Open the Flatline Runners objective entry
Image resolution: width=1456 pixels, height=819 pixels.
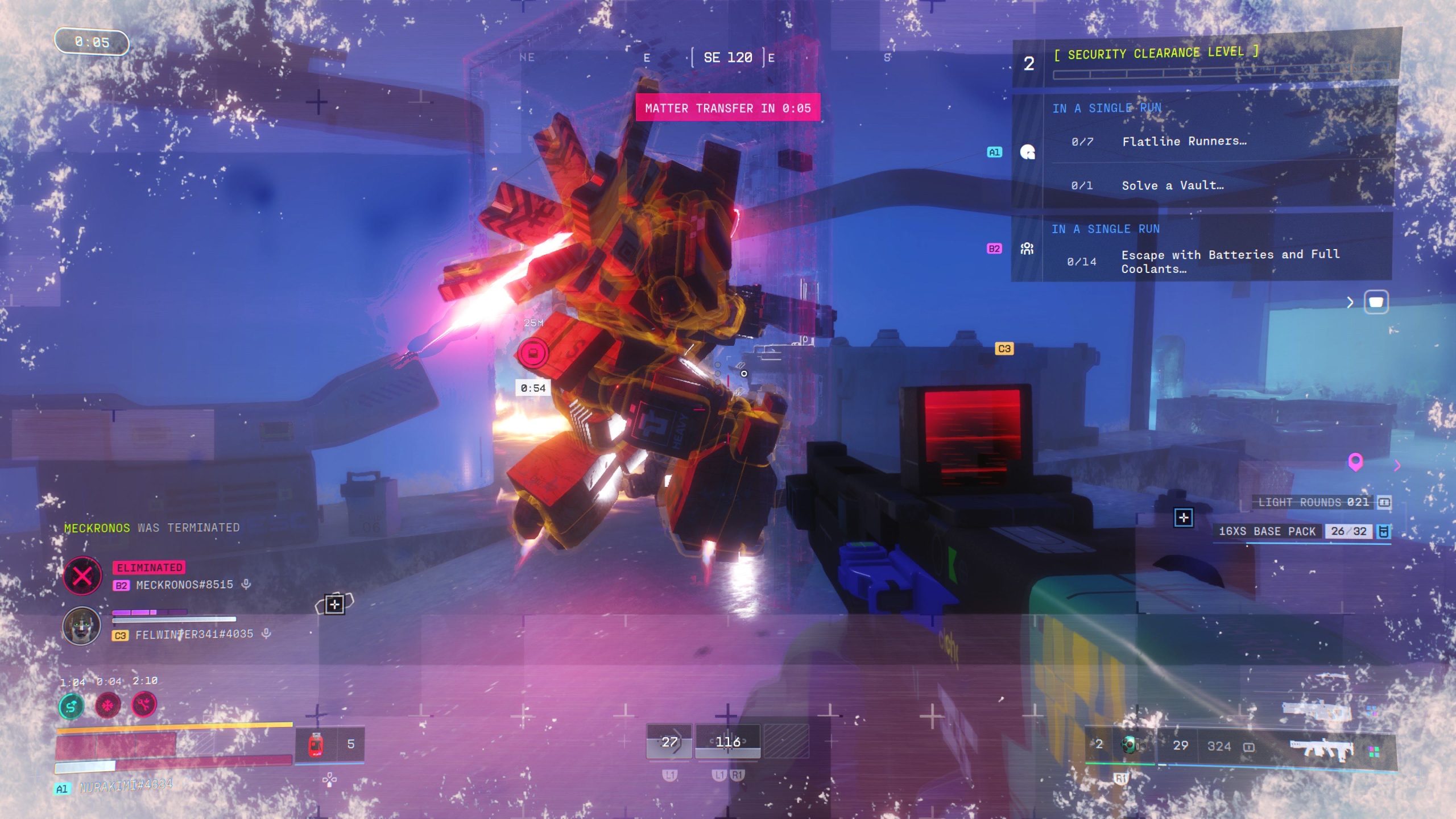click(x=1184, y=142)
